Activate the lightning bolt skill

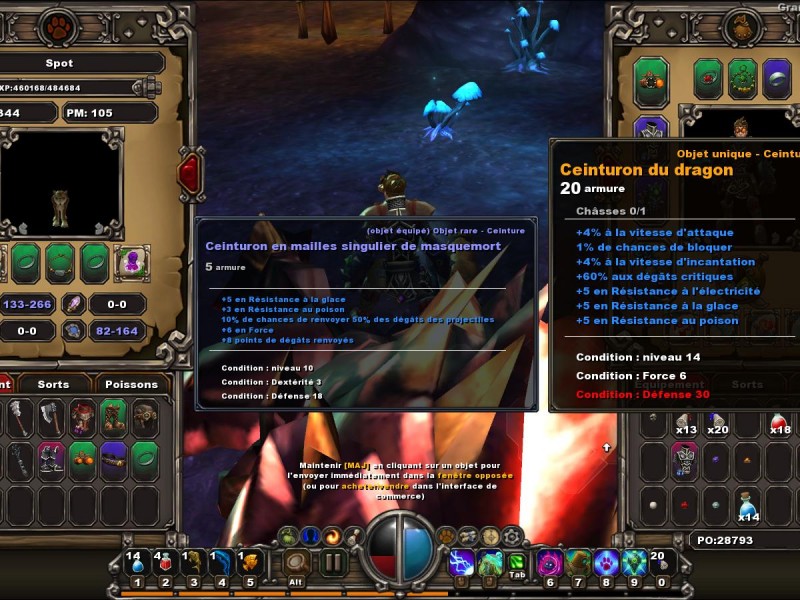click(461, 563)
